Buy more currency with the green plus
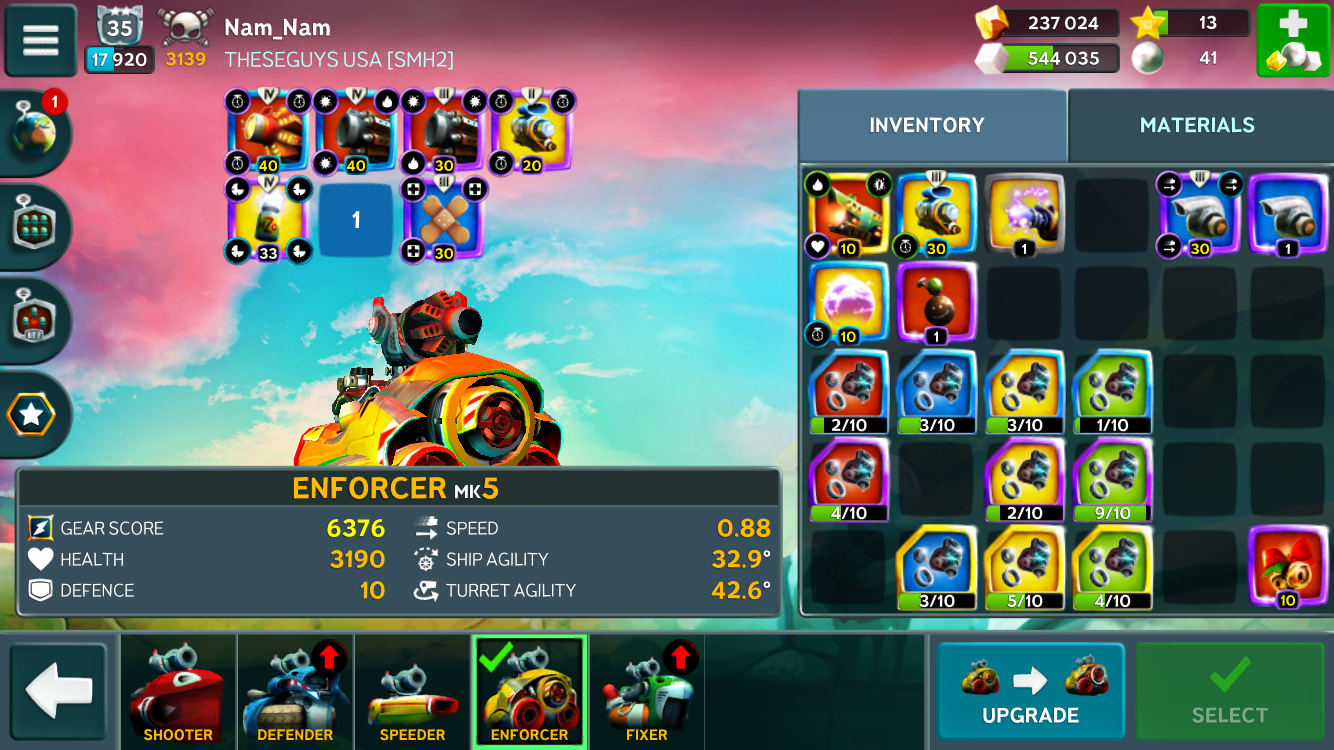 click(x=1292, y=41)
